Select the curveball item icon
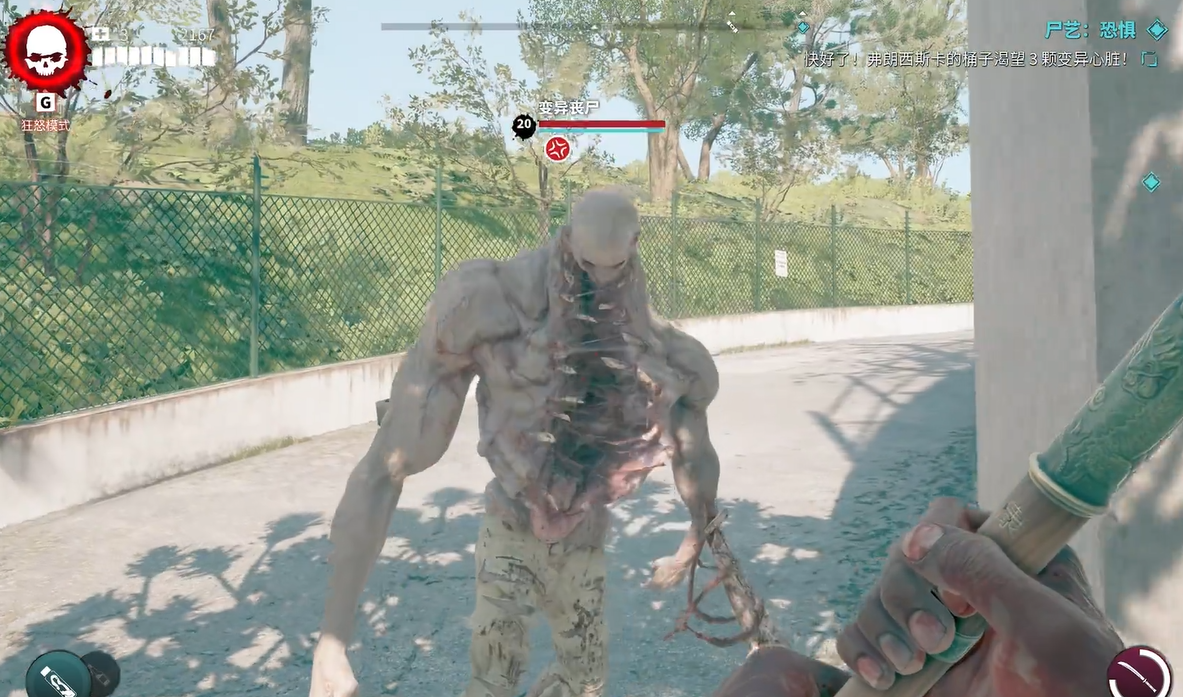This screenshot has width=1183, height=697. coord(59,675)
